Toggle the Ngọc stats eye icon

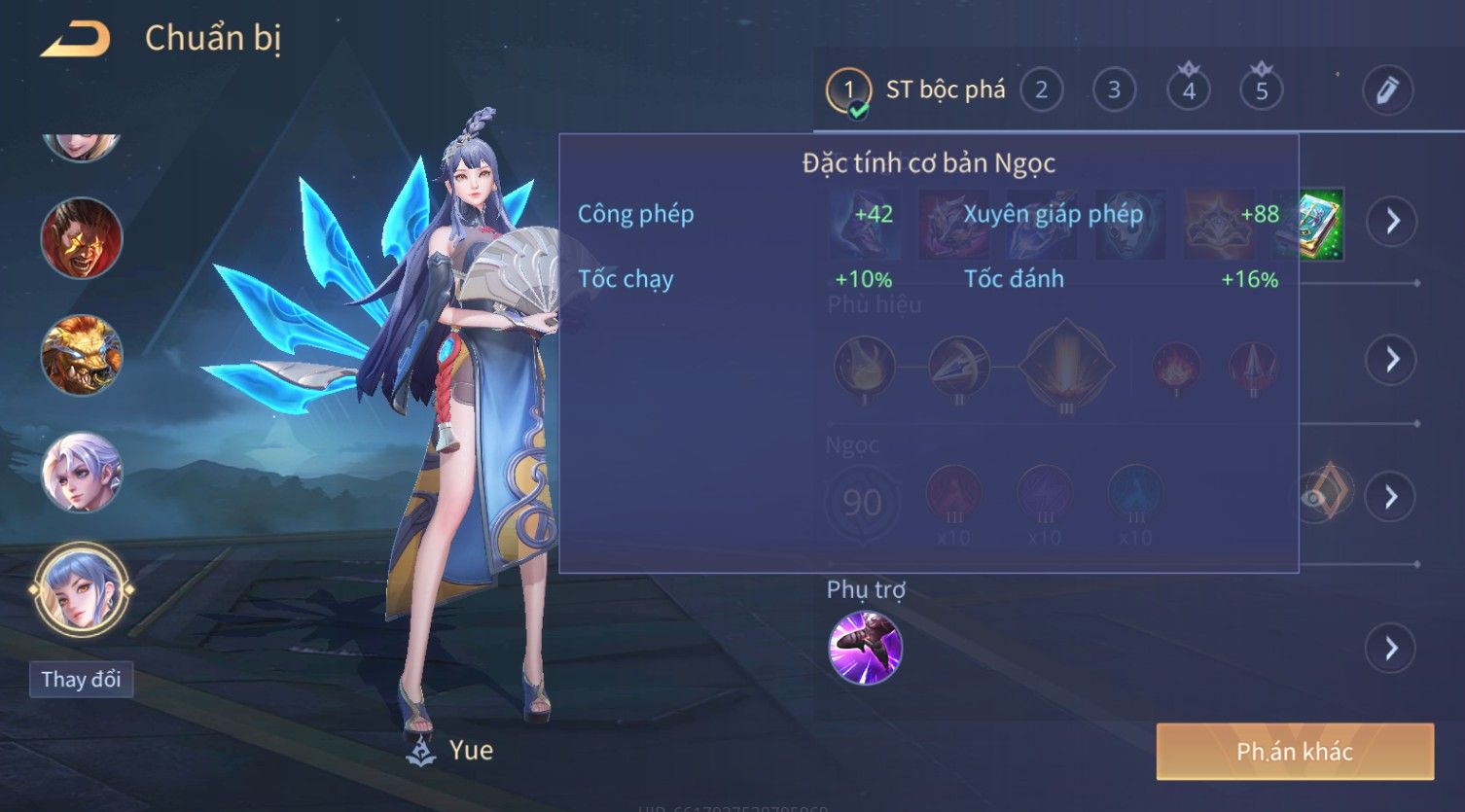point(1315,497)
